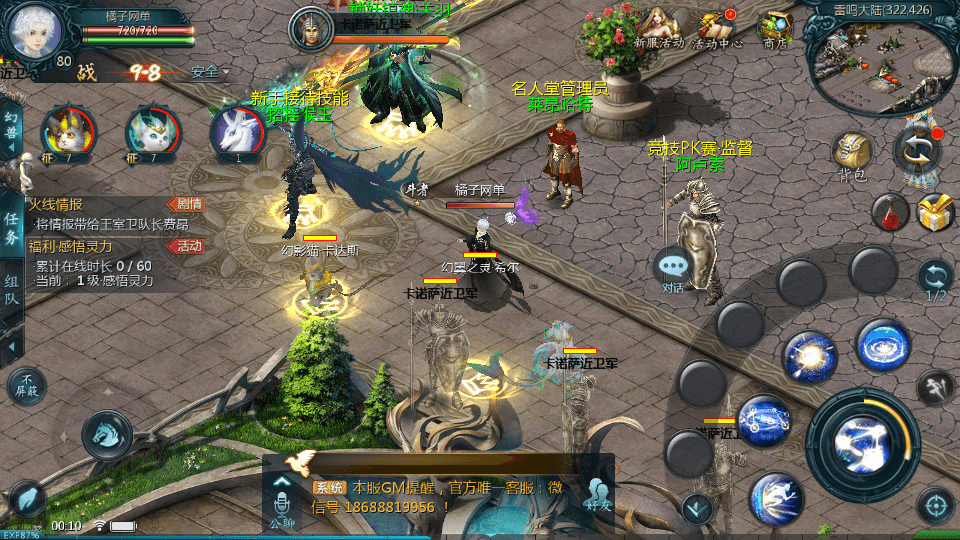Toggle the 不屏蔽 player display button
This screenshot has width=960, height=540.
[27, 386]
